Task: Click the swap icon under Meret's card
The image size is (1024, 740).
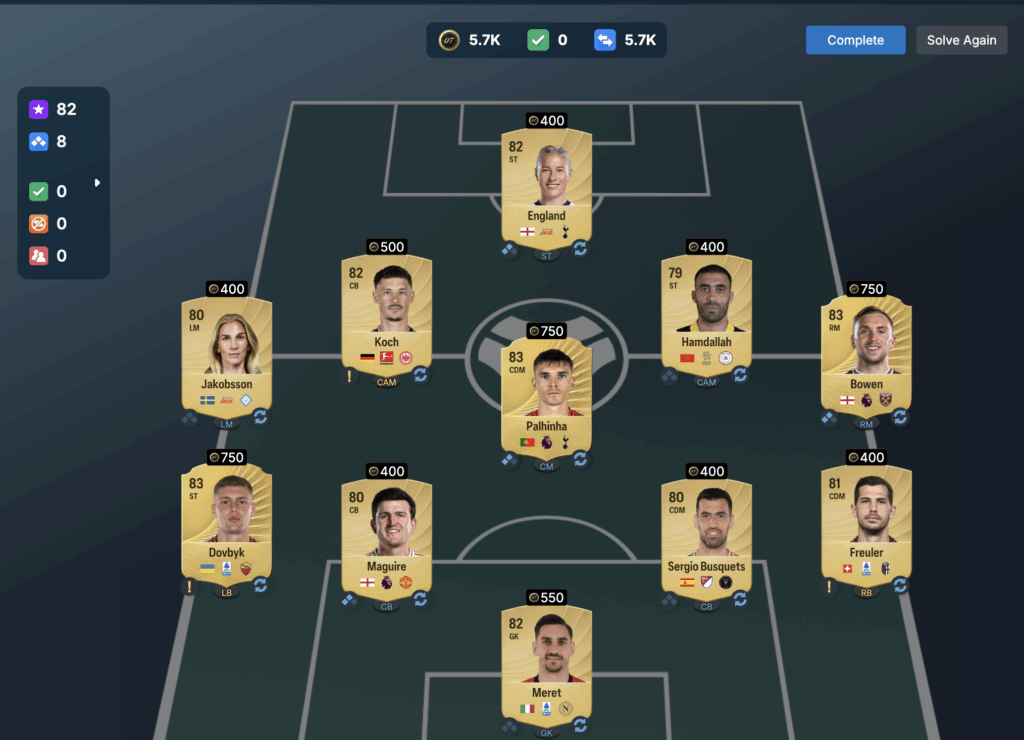Action: coord(580,727)
